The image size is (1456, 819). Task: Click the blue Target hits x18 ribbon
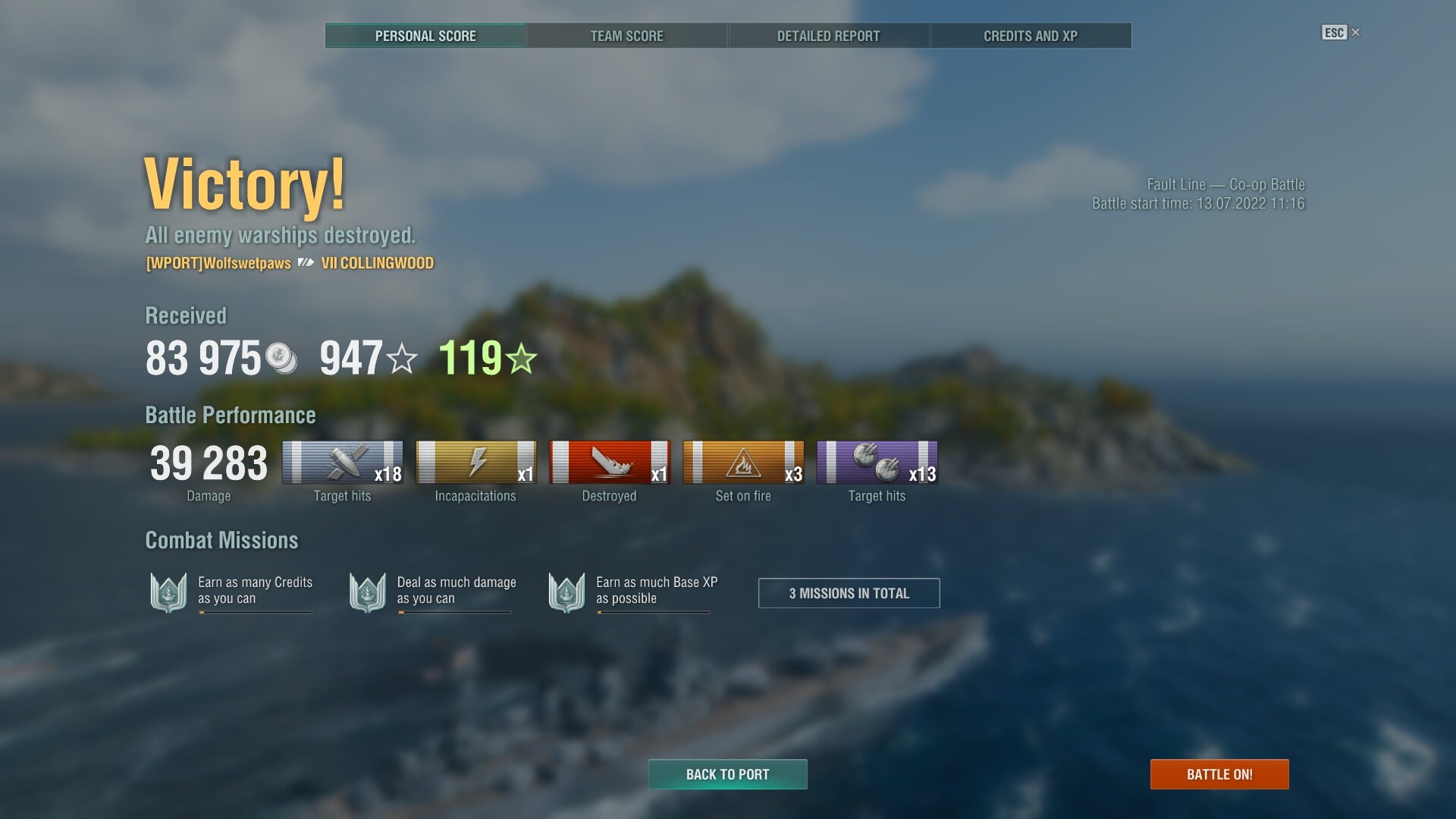[x=342, y=462]
